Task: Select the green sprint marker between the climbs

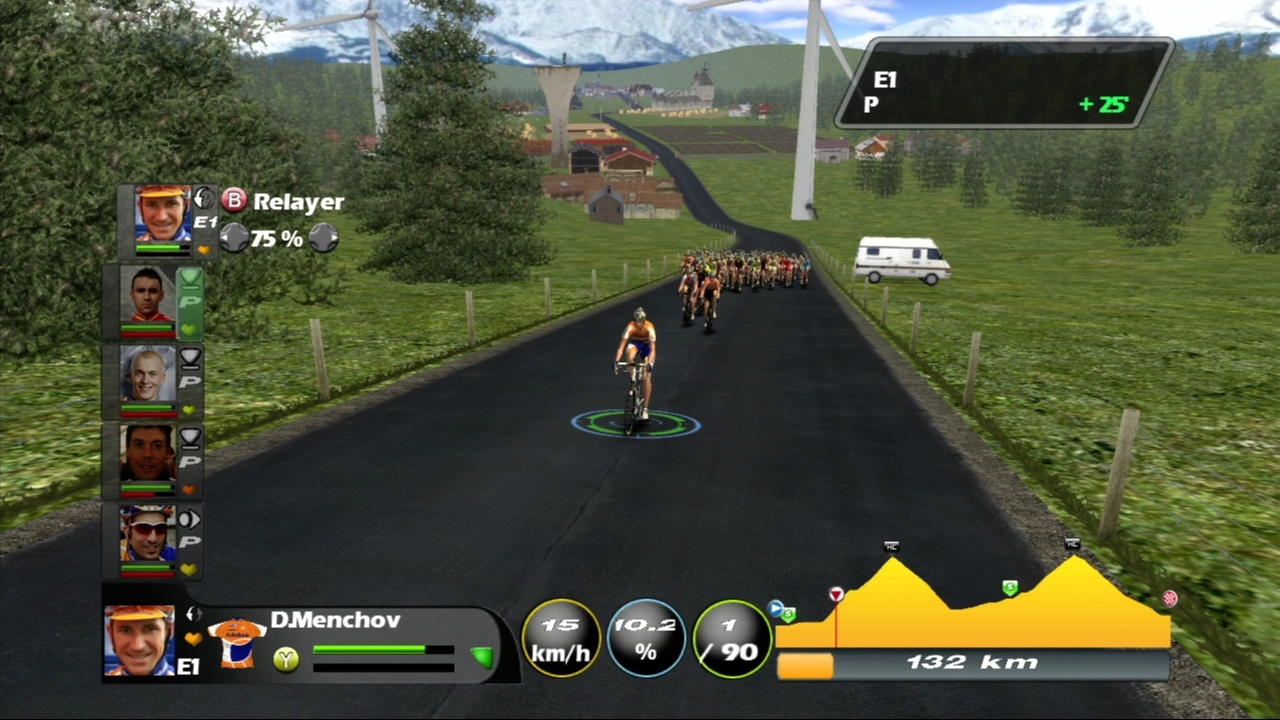Action: click(1010, 587)
